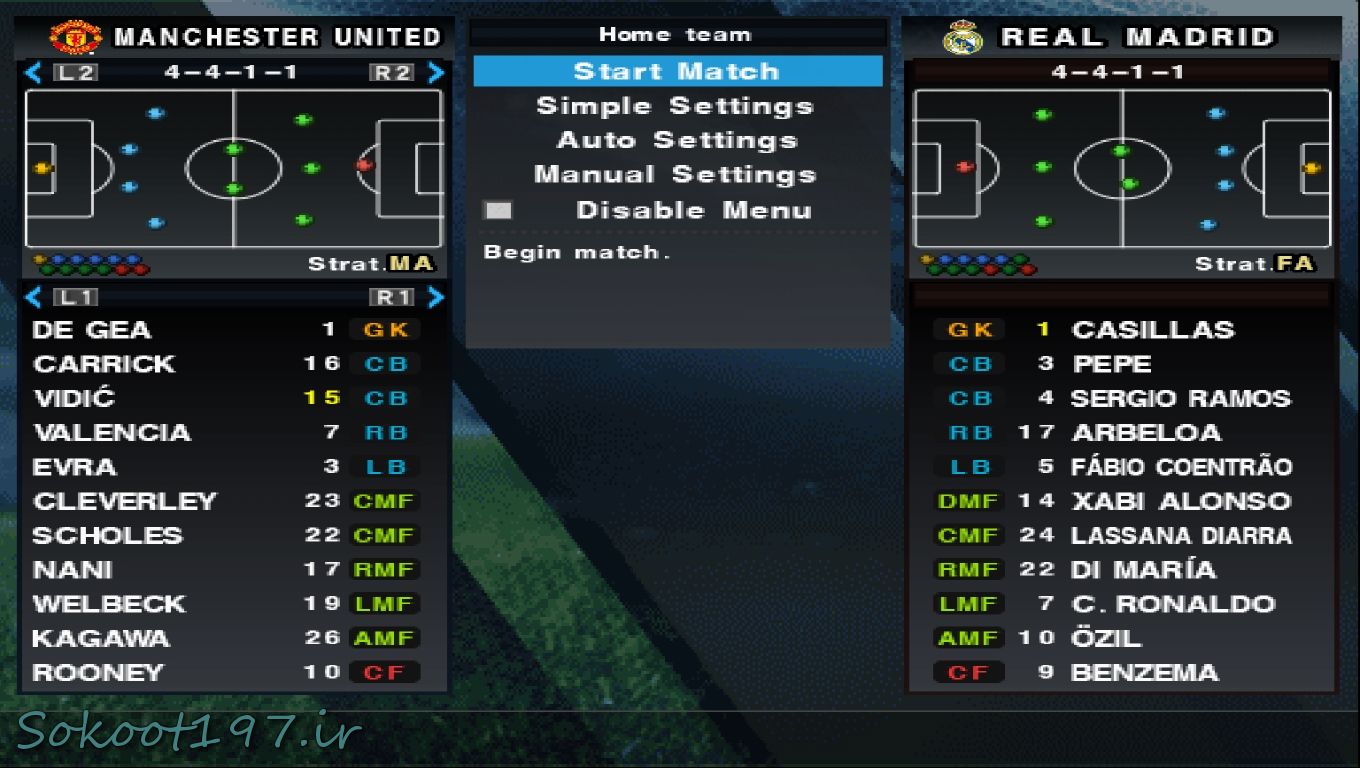Select Start Match in the menu
1360x768 pixels.
[x=677, y=72]
